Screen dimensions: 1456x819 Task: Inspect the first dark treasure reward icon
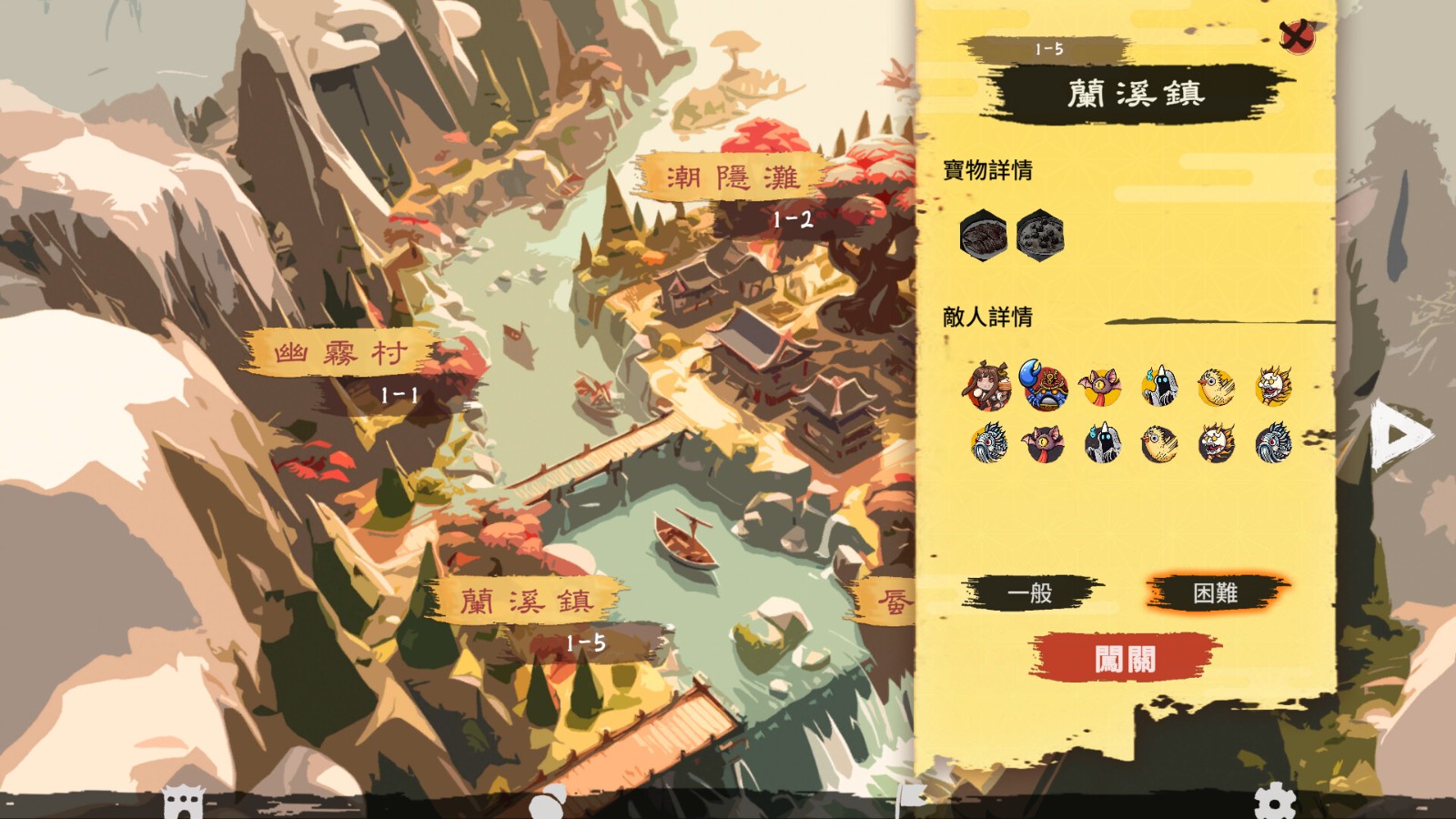pyautogui.click(x=983, y=235)
